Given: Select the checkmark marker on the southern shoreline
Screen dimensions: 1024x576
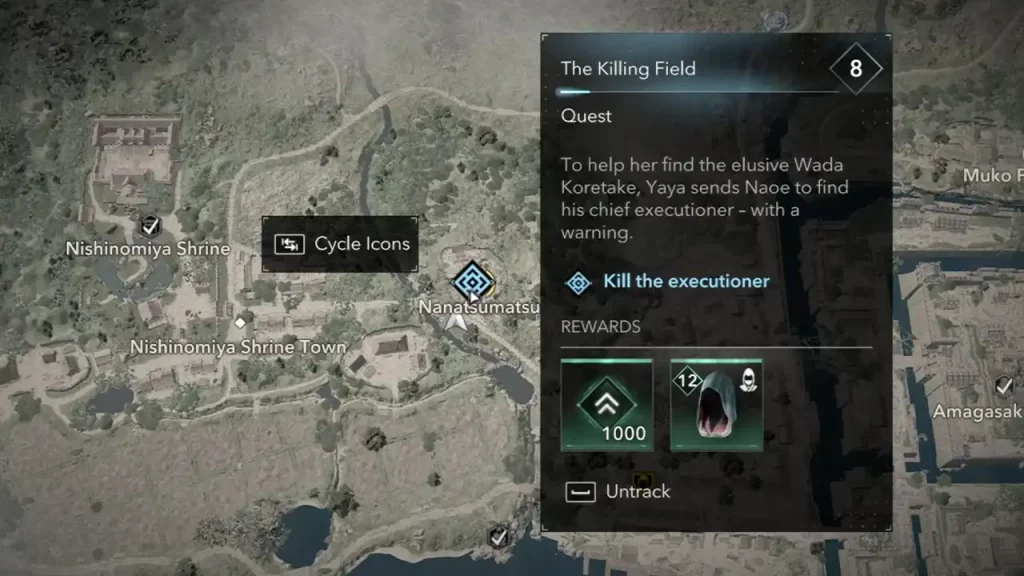Looking at the screenshot, I should tap(497, 538).
